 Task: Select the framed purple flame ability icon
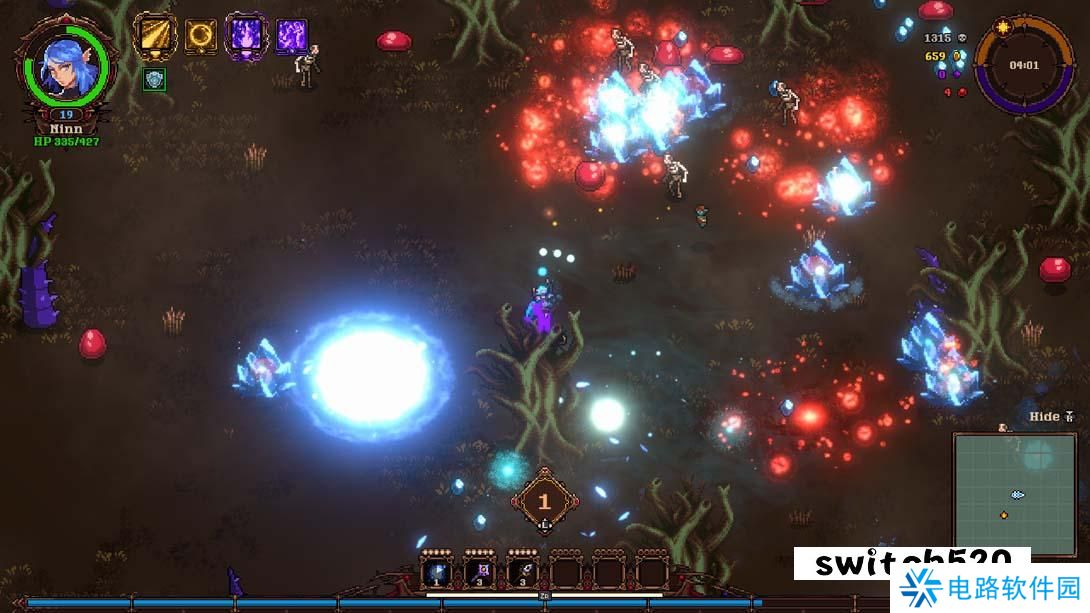point(246,36)
